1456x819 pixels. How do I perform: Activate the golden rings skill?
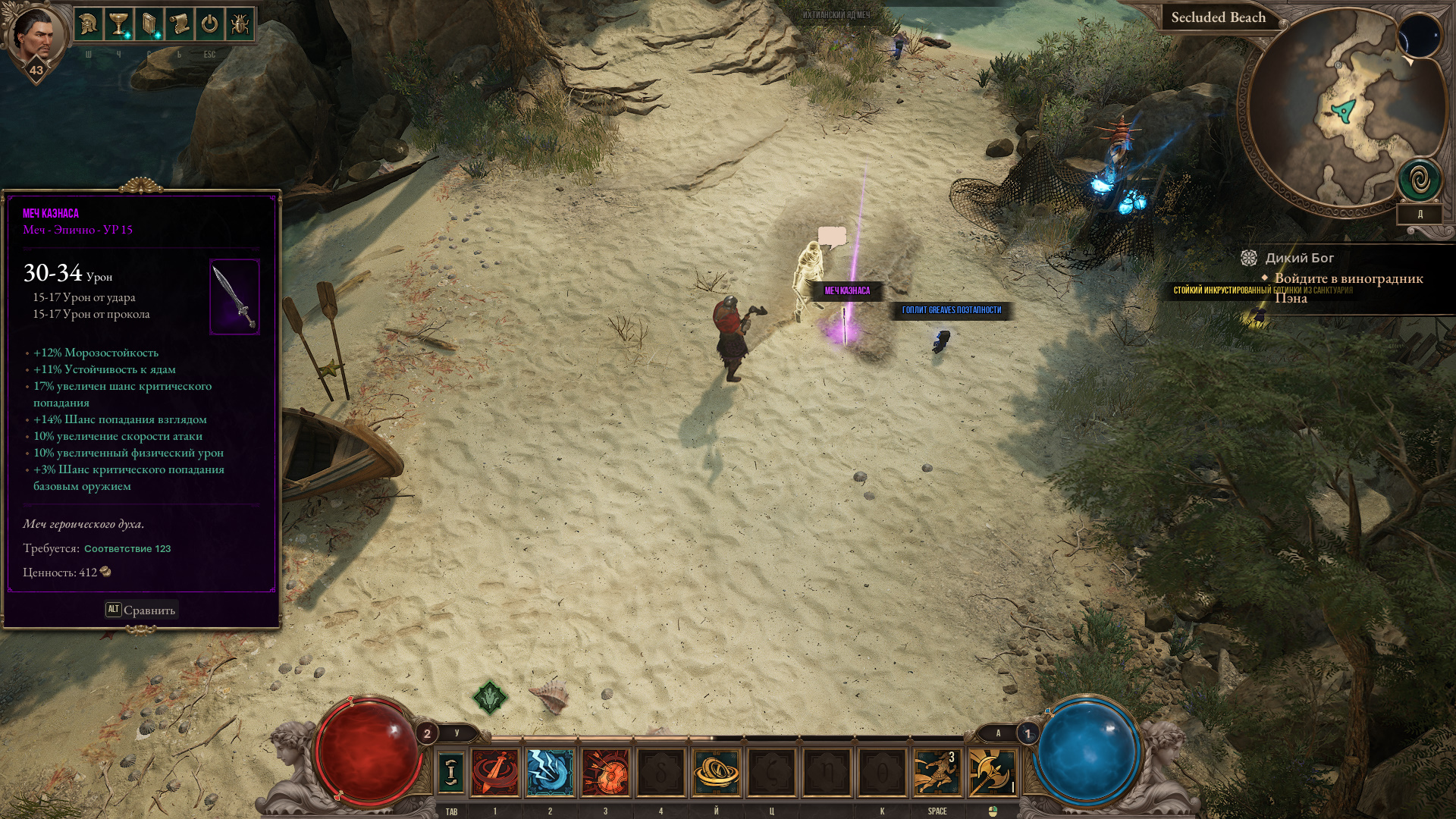[x=716, y=772]
